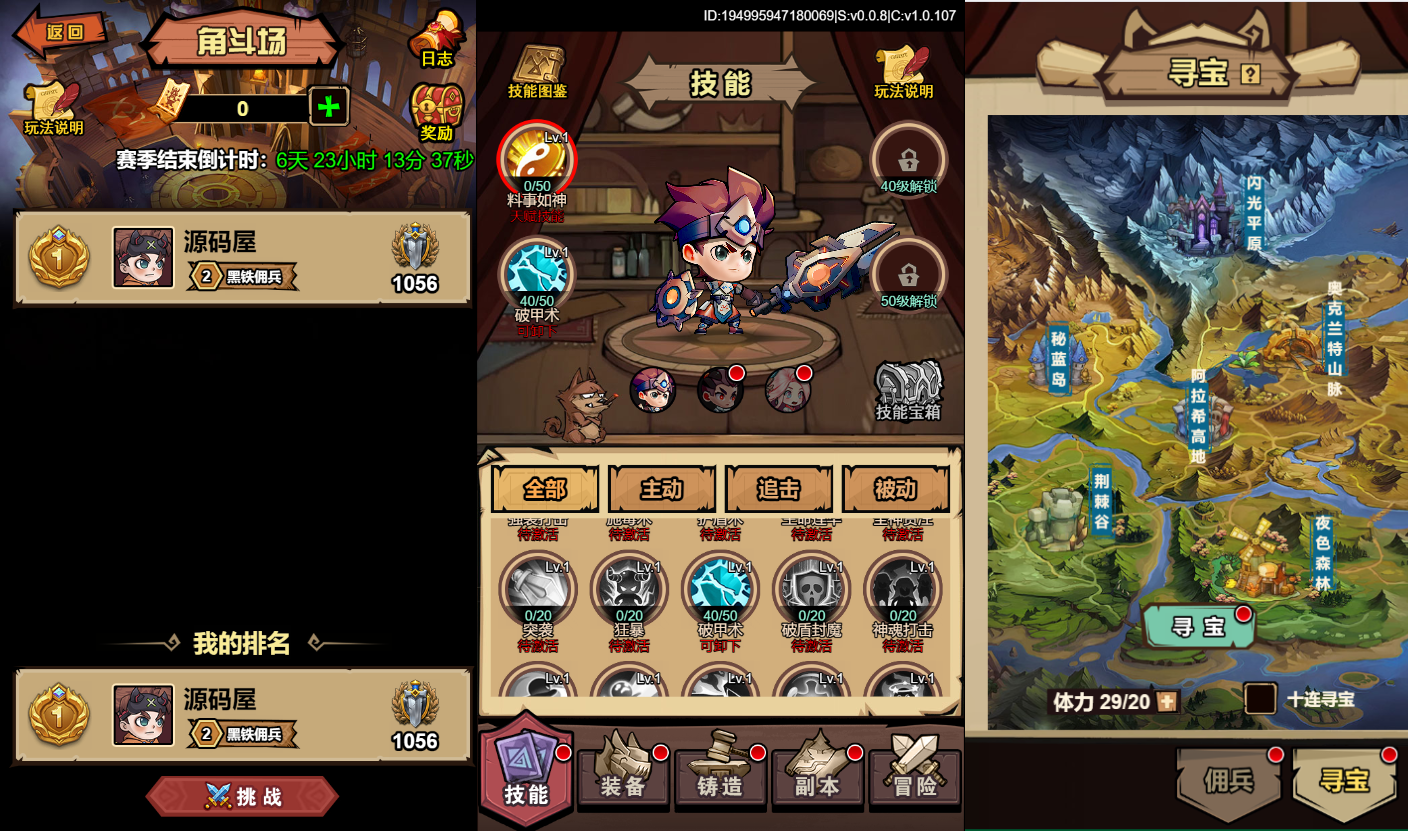Image resolution: width=1408 pixels, height=831 pixels.
Task: Show the 全部 skills tab
Action: tap(545, 488)
